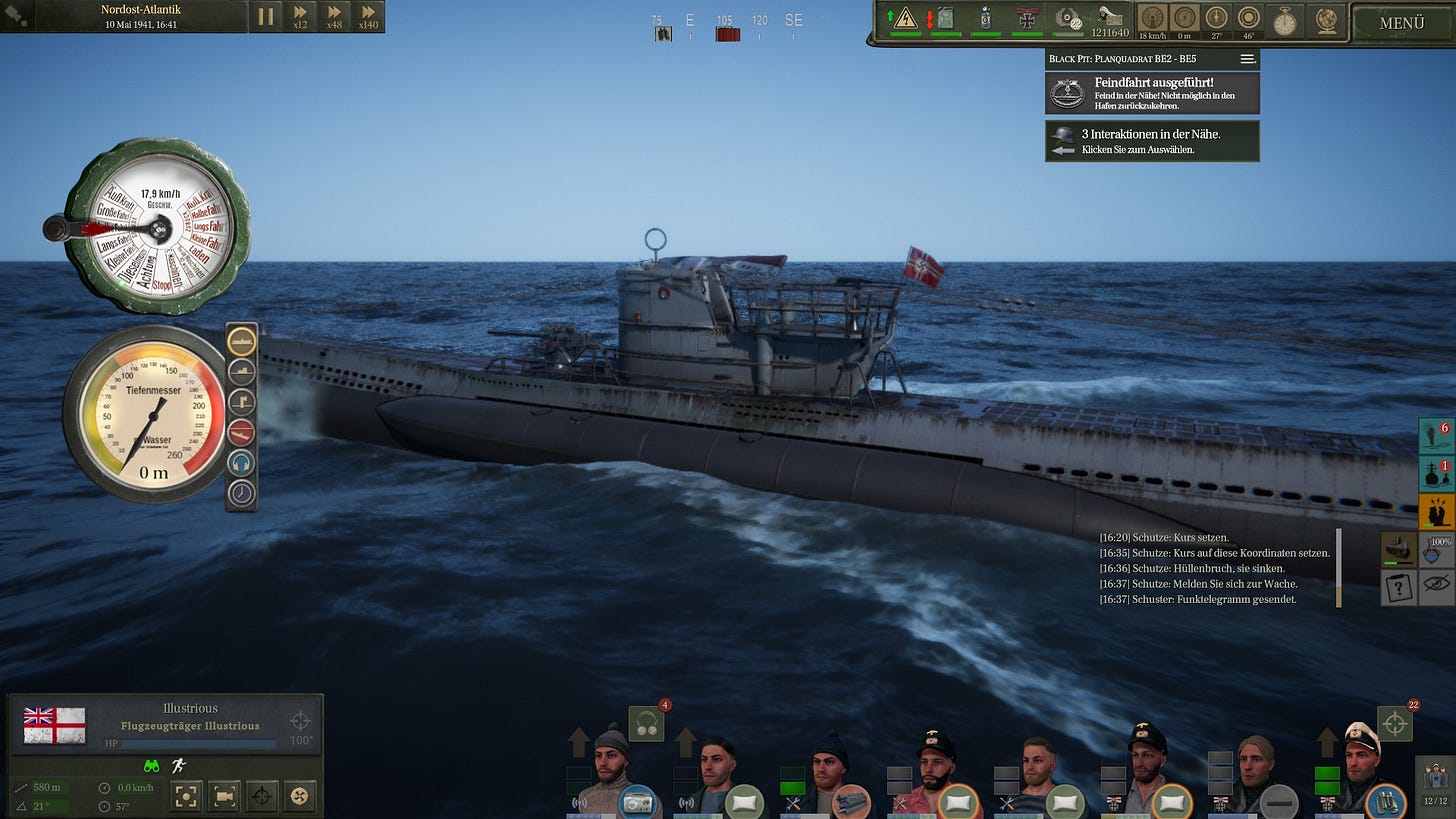The height and width of the screenshot is (819, 1456).
Task: Set time compression to x12
Action: coord(299,16)
